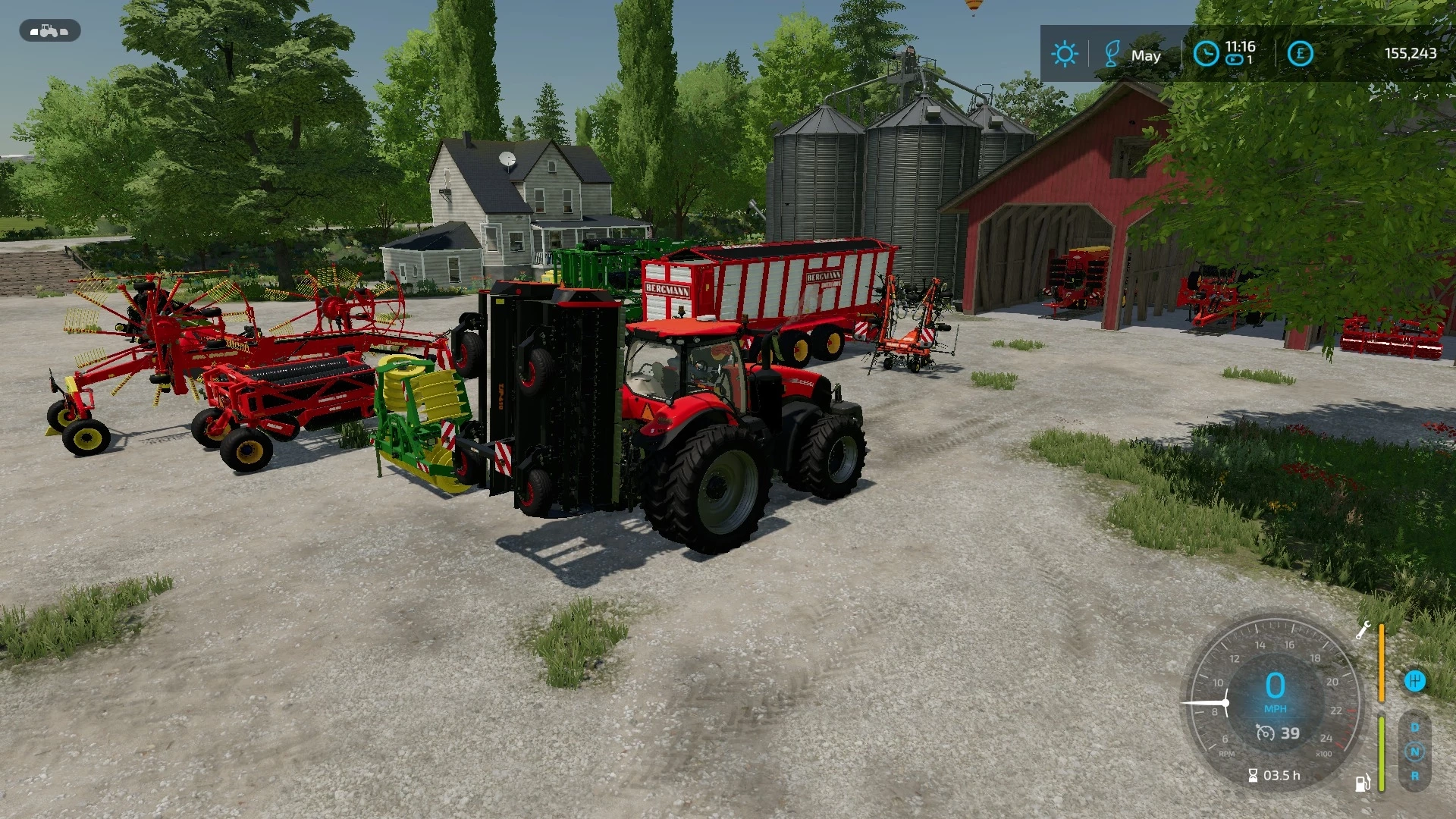Expand the month display showing May

coord(1147,55)
